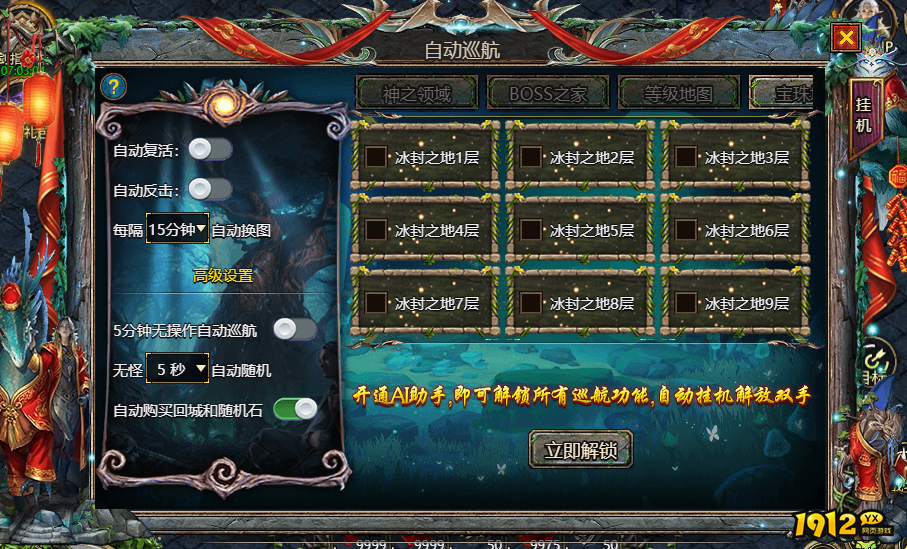This screenshot has width=907, height=549.
Task: Switch to the 等级地图 tab
Action: 679,95
